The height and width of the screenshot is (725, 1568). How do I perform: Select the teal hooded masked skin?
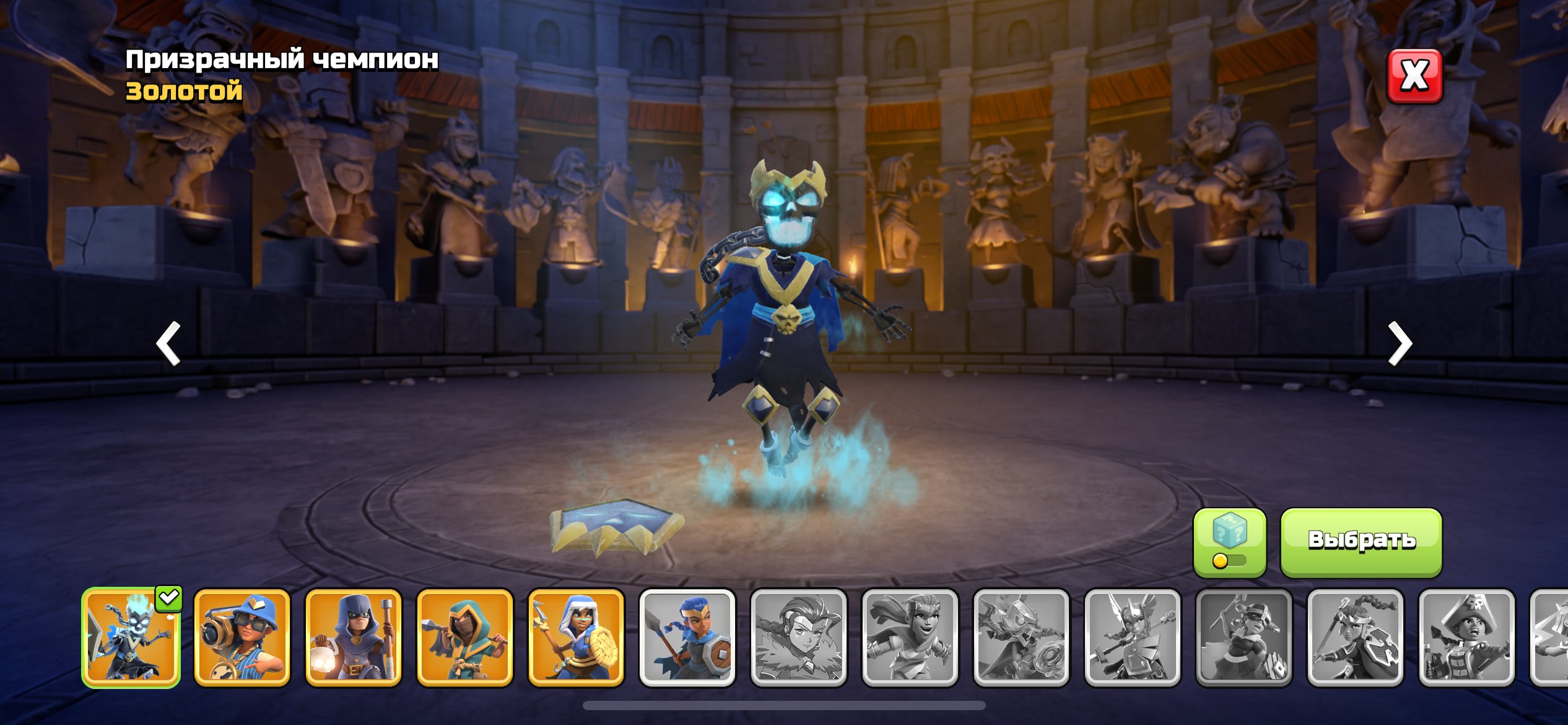(465, 638)
